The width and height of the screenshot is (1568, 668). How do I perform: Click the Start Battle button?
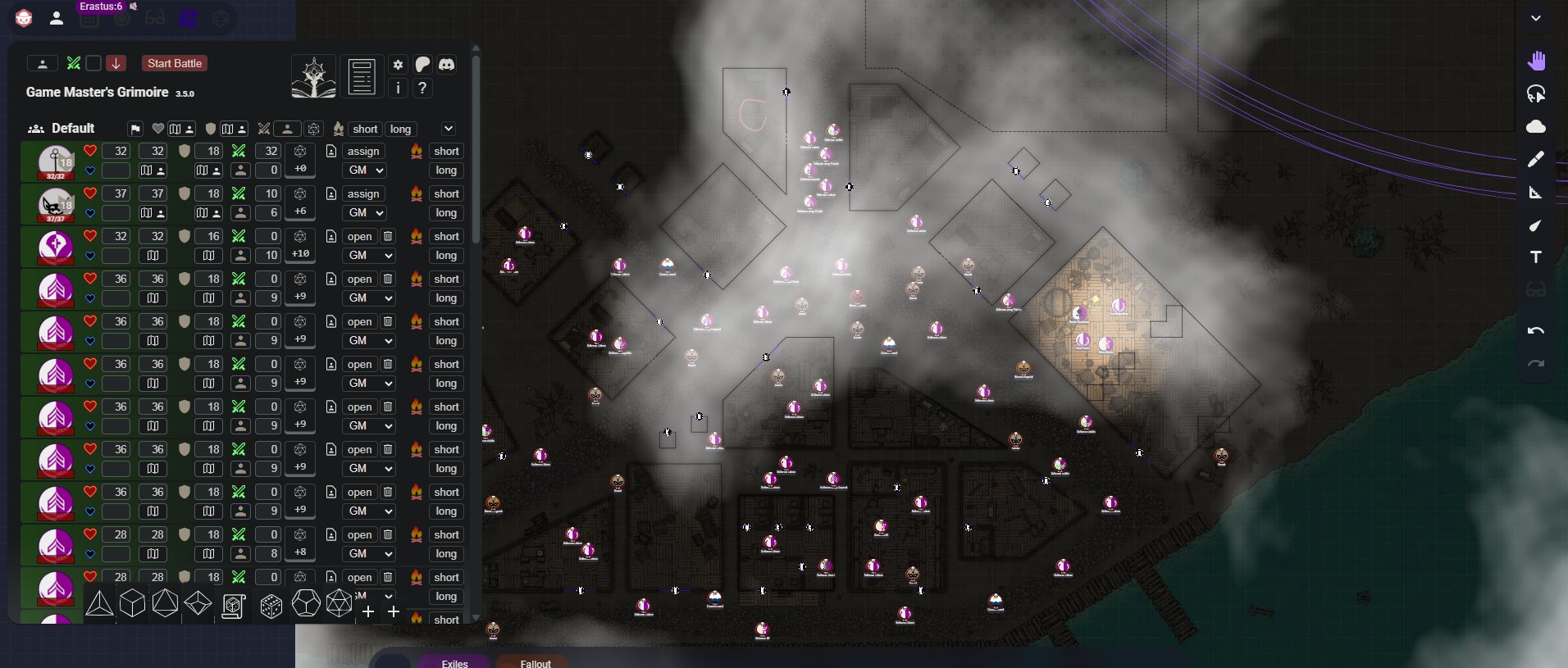[175, 63]
